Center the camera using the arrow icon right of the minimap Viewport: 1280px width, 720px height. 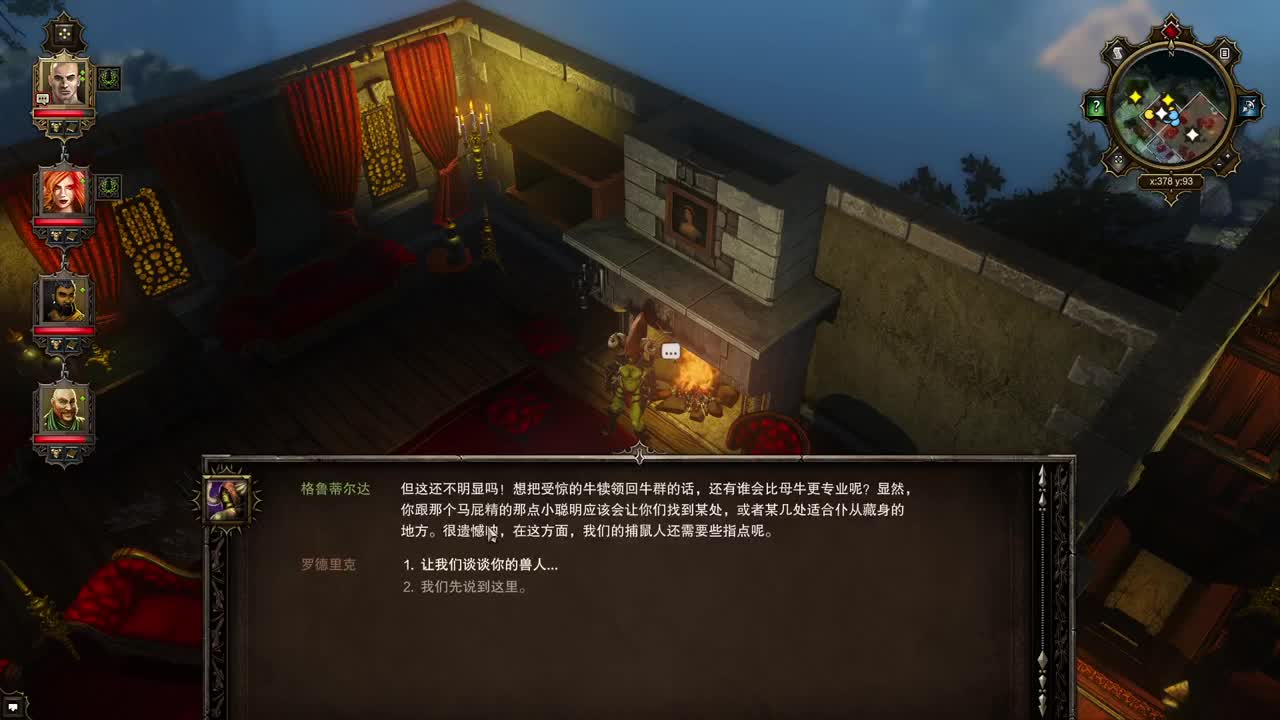pyautogui.click(x=1247, y=107)
